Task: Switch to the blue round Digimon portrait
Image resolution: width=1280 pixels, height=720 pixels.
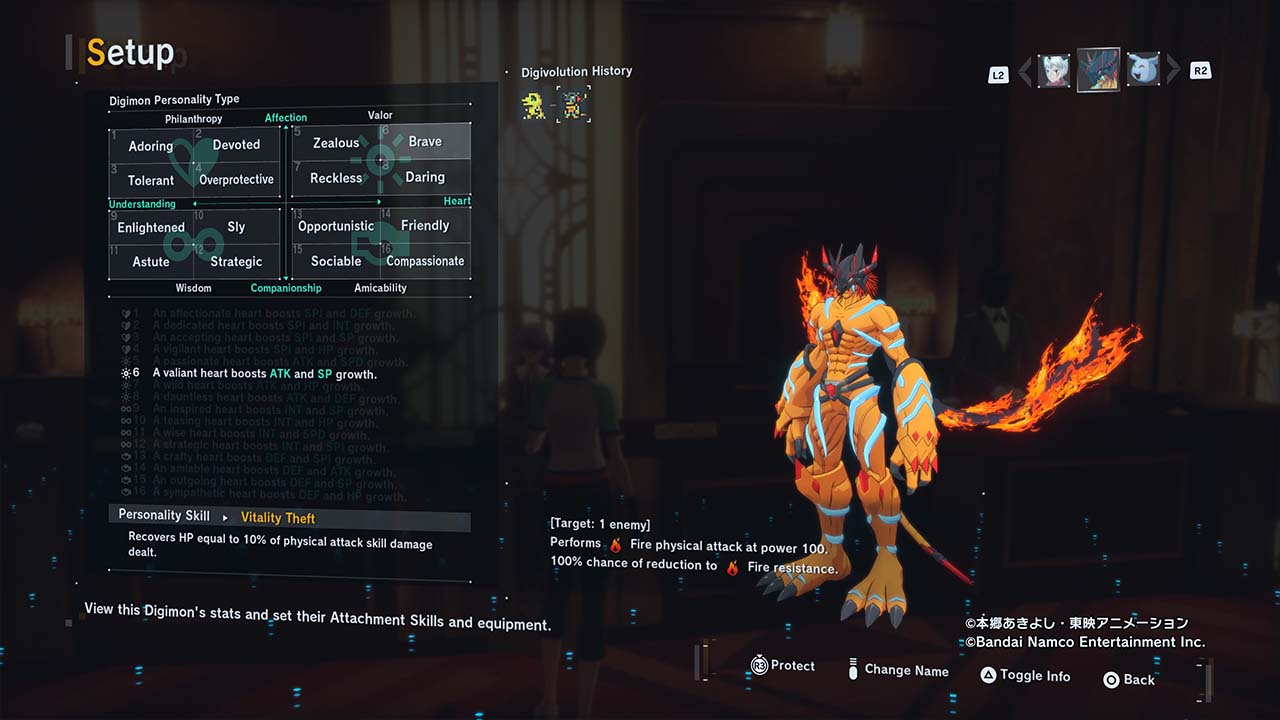Action: [x=1143, y=70]
